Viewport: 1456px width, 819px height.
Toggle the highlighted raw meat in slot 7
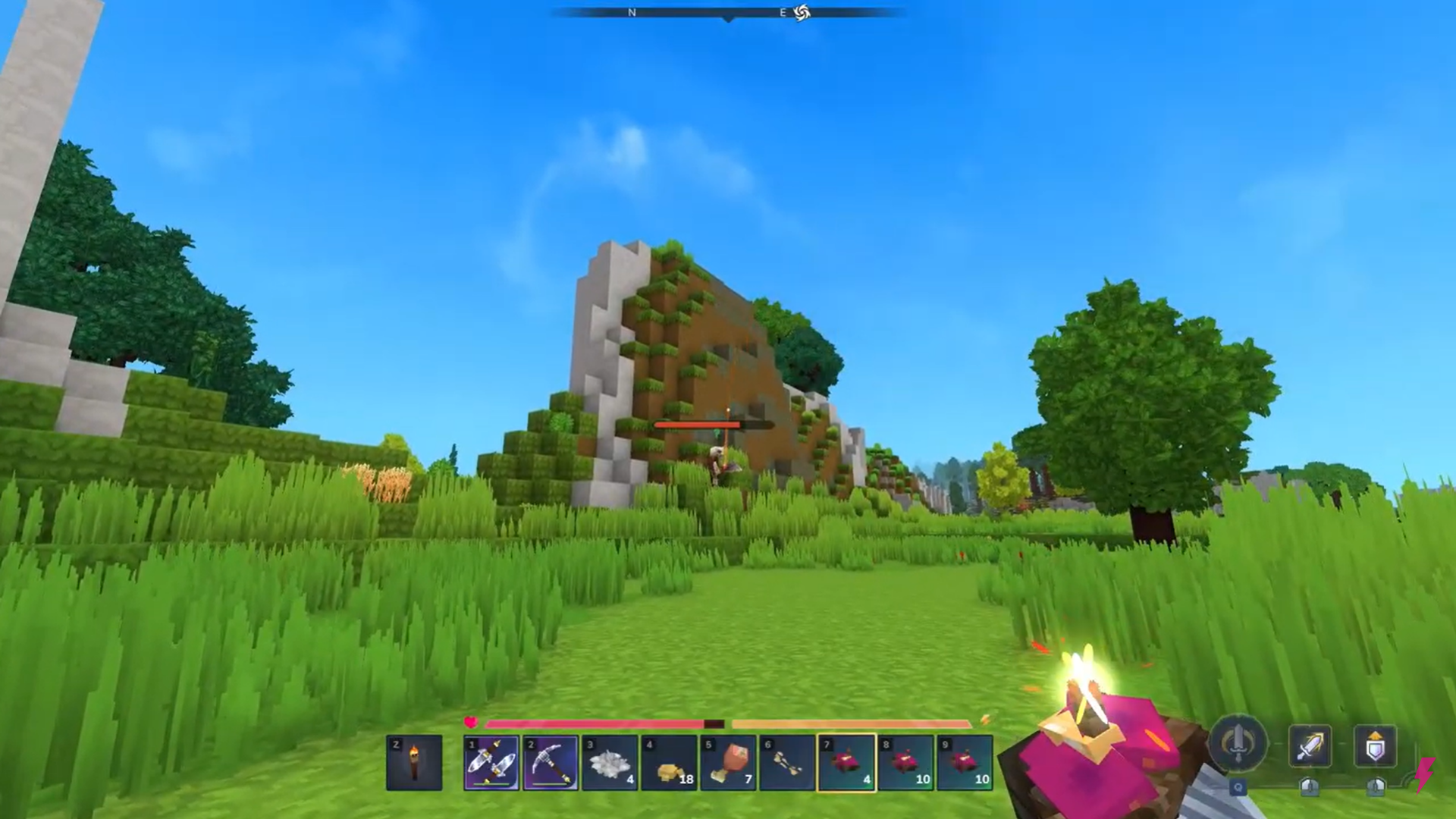[x=846, y=762]
